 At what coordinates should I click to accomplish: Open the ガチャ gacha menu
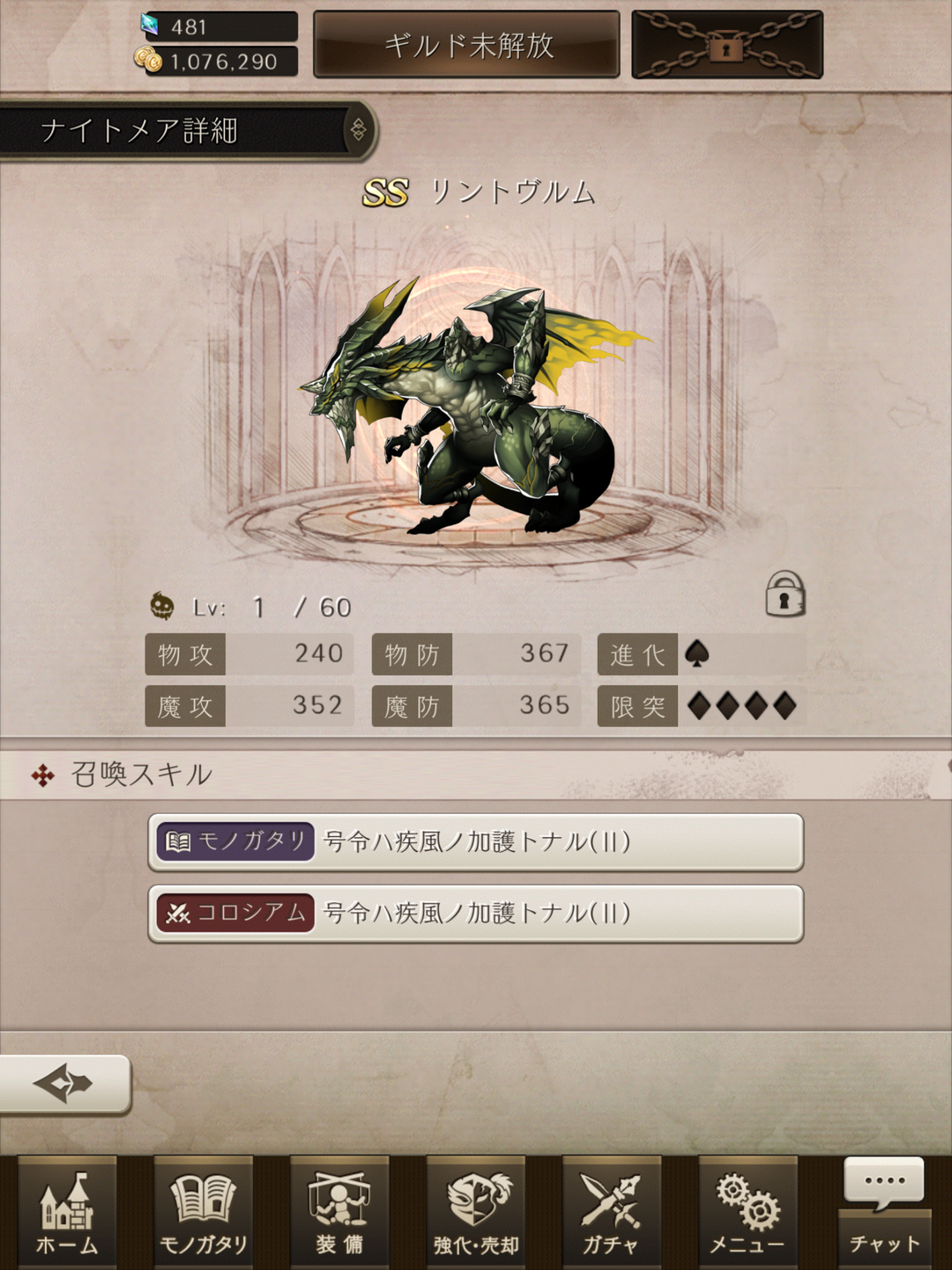[x=611, y=1214]
